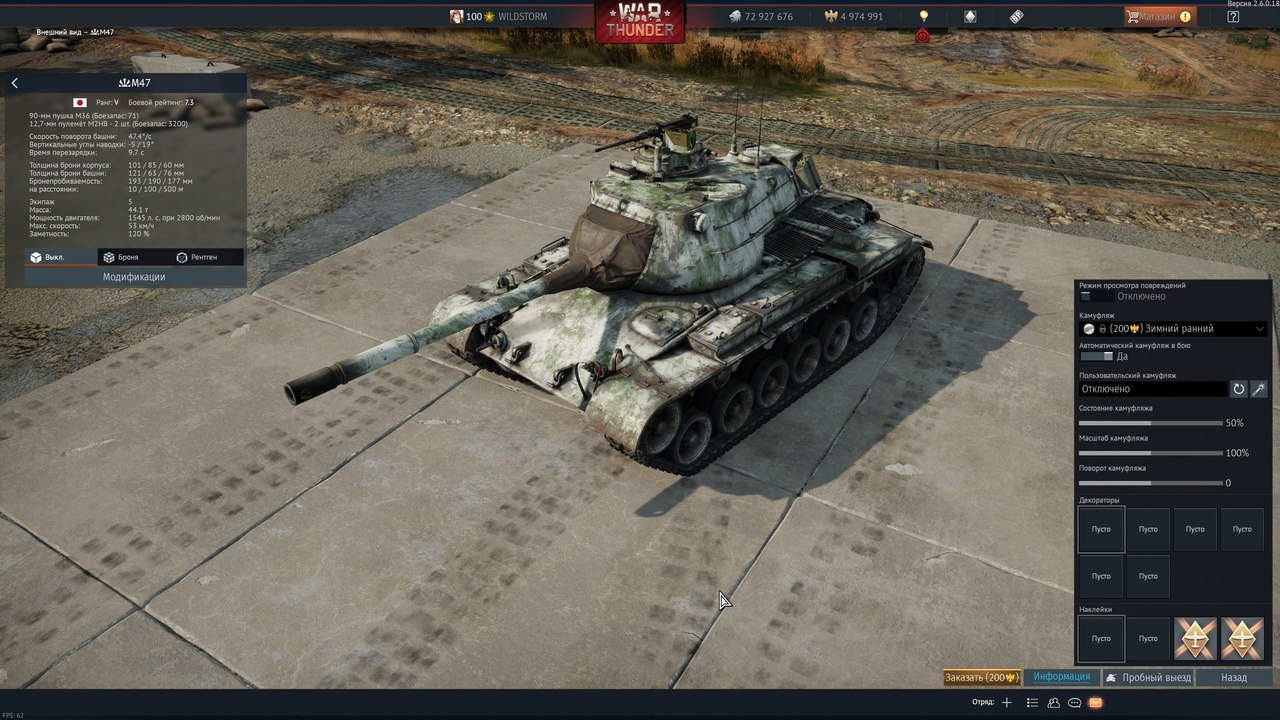Refresh the user camouflage list
Viewport: 1280px width, 720px height.
coord(1238,389)
